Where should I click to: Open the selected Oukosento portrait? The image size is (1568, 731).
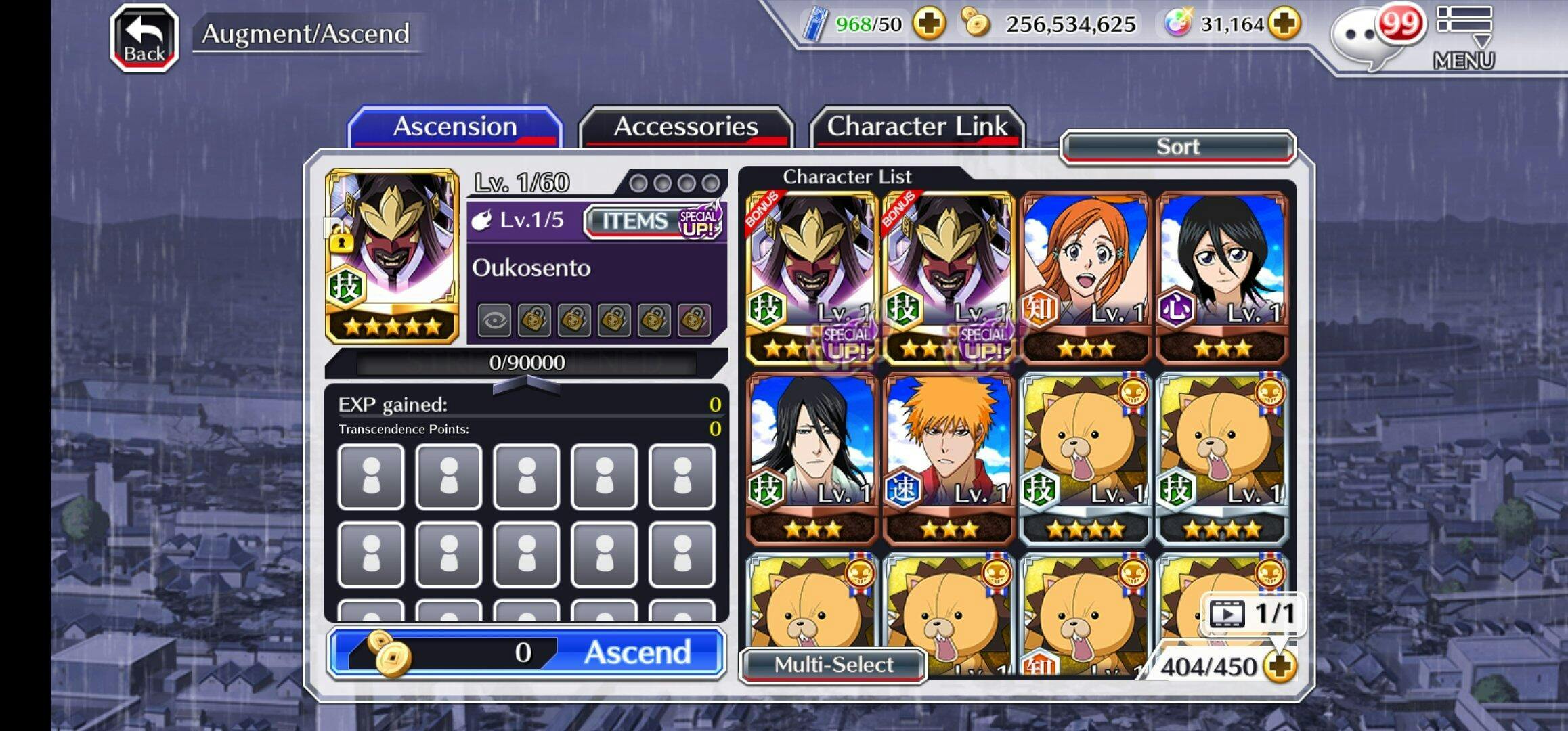pyautogui.click(x=392, y=256)
